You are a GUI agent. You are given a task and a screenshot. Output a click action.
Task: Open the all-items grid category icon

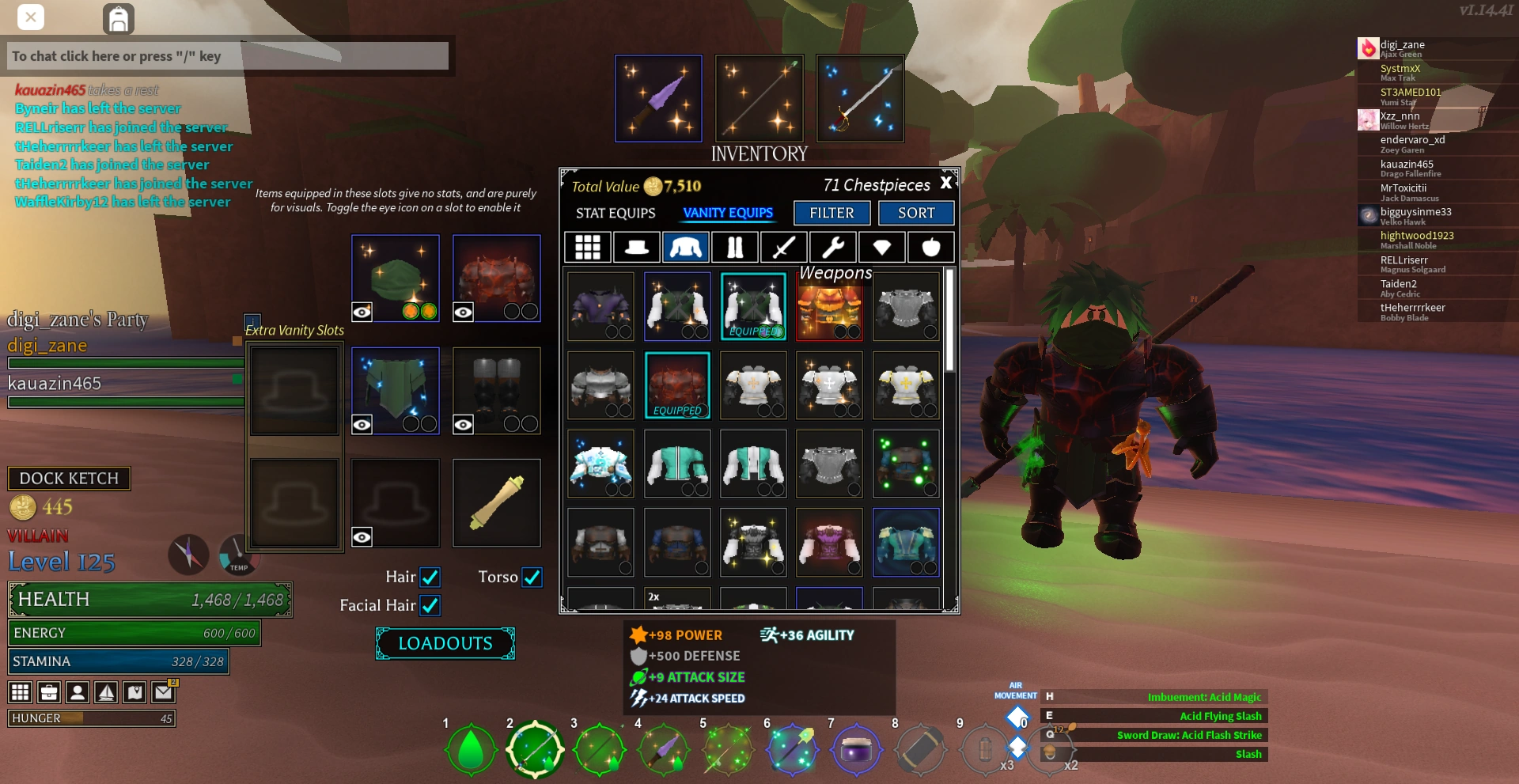point(589,247)
